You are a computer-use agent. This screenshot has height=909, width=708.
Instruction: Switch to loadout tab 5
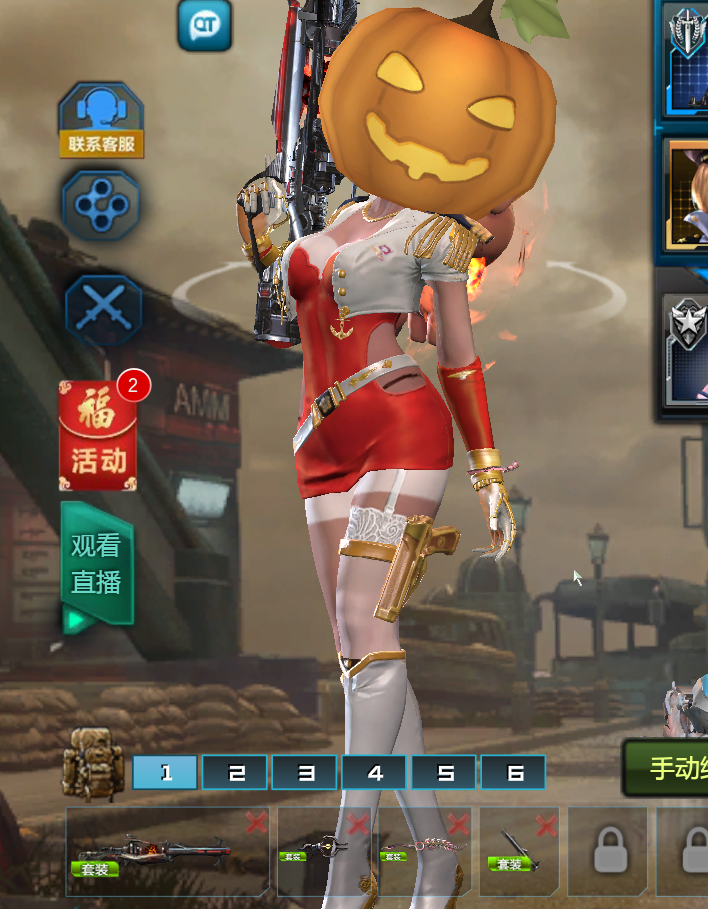(x=444, y=772)
